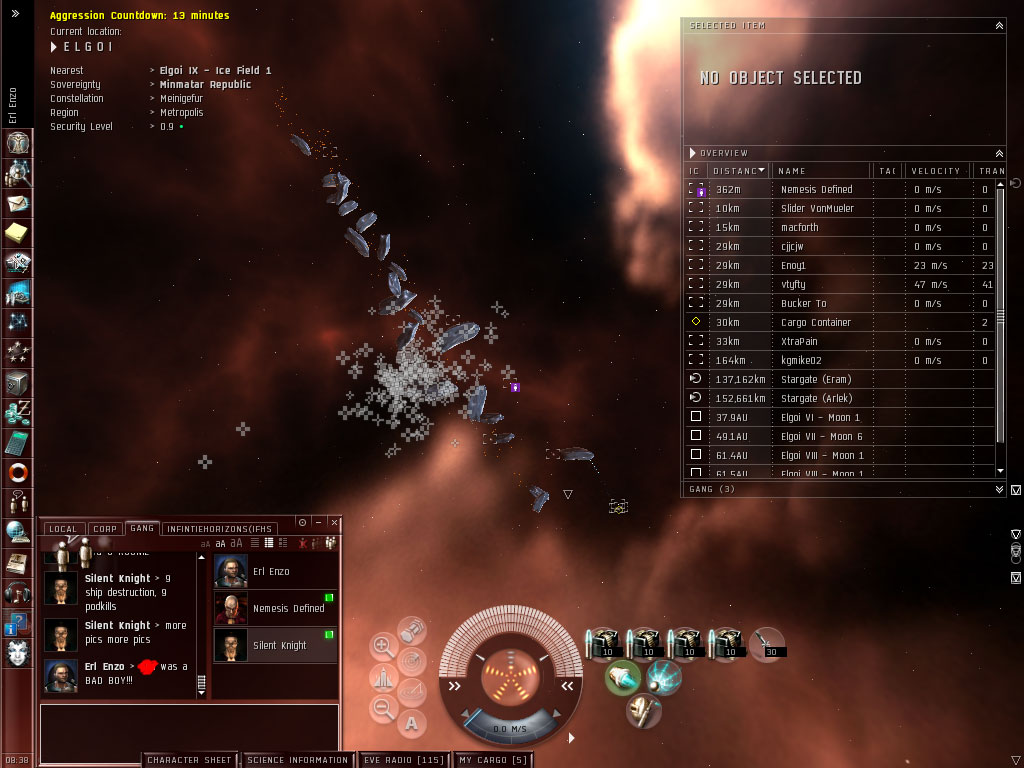Open EVE Radio from the bottom bar
The height and width of the screenshot is (768, 1024).
pyautogui.click(x=402, y=760)
